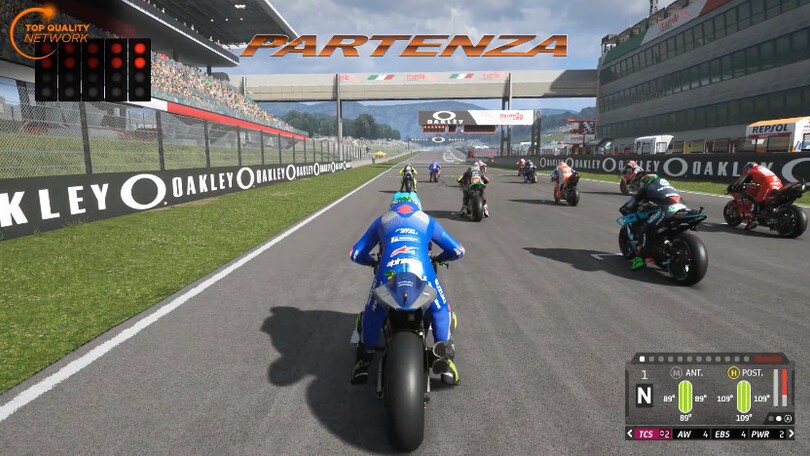Click the Top Quality Network logo
The image size is (810, 456).
tap(50, 30)
